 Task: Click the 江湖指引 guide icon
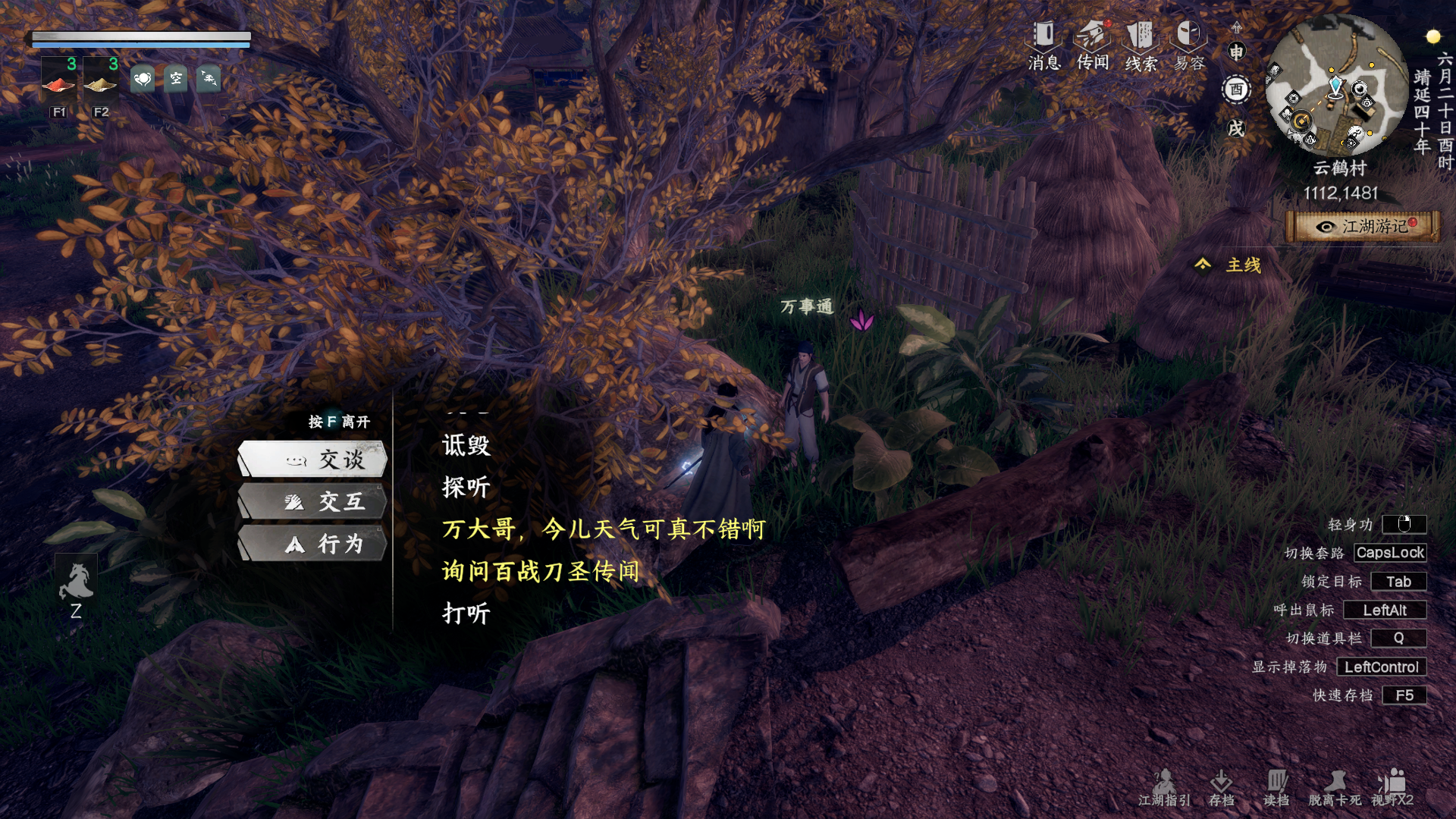click(1164, 781)
